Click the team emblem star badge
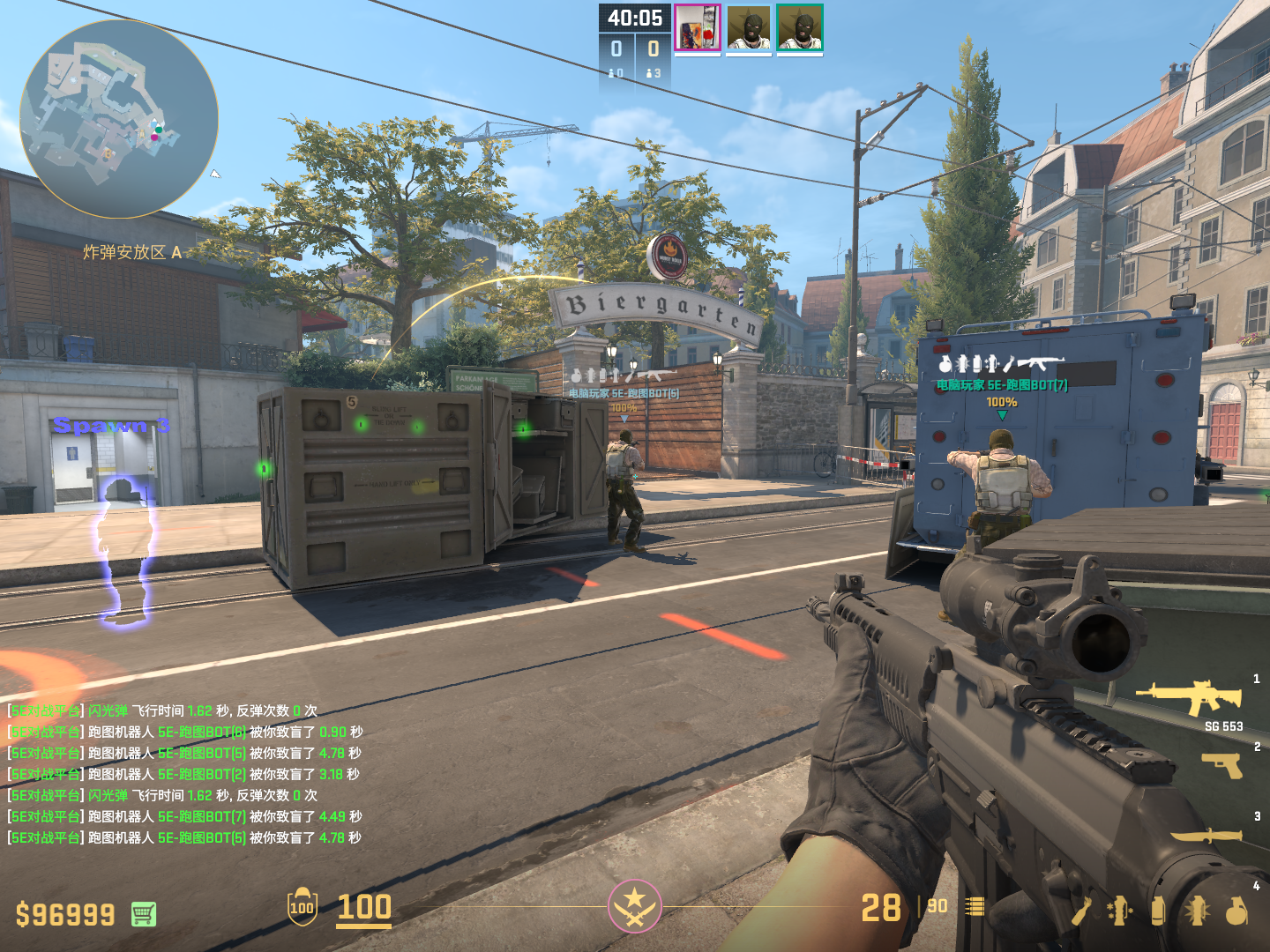The image size is (1270, 952). (x=634, y=905)
